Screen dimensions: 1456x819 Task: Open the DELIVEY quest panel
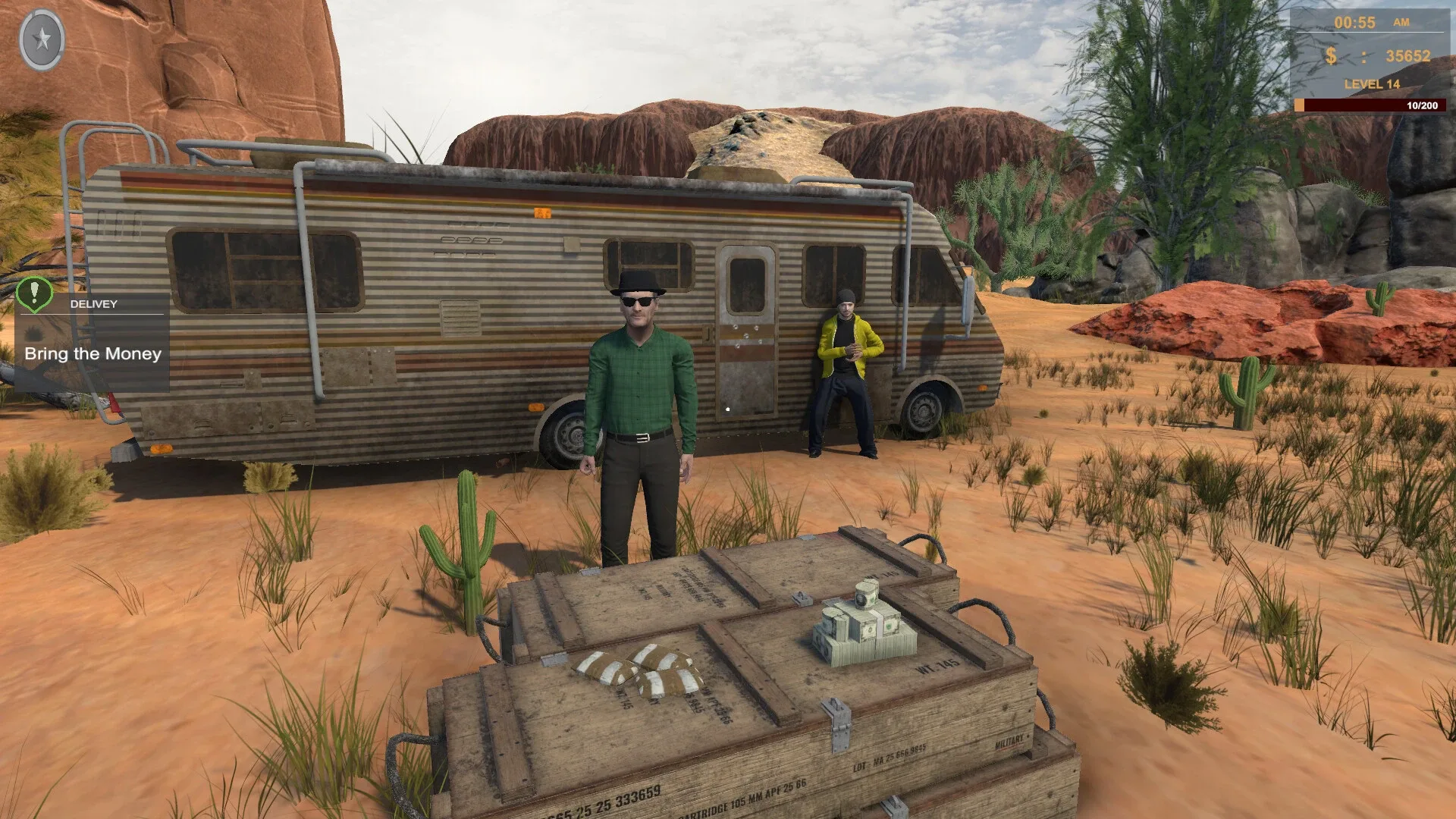95,305
